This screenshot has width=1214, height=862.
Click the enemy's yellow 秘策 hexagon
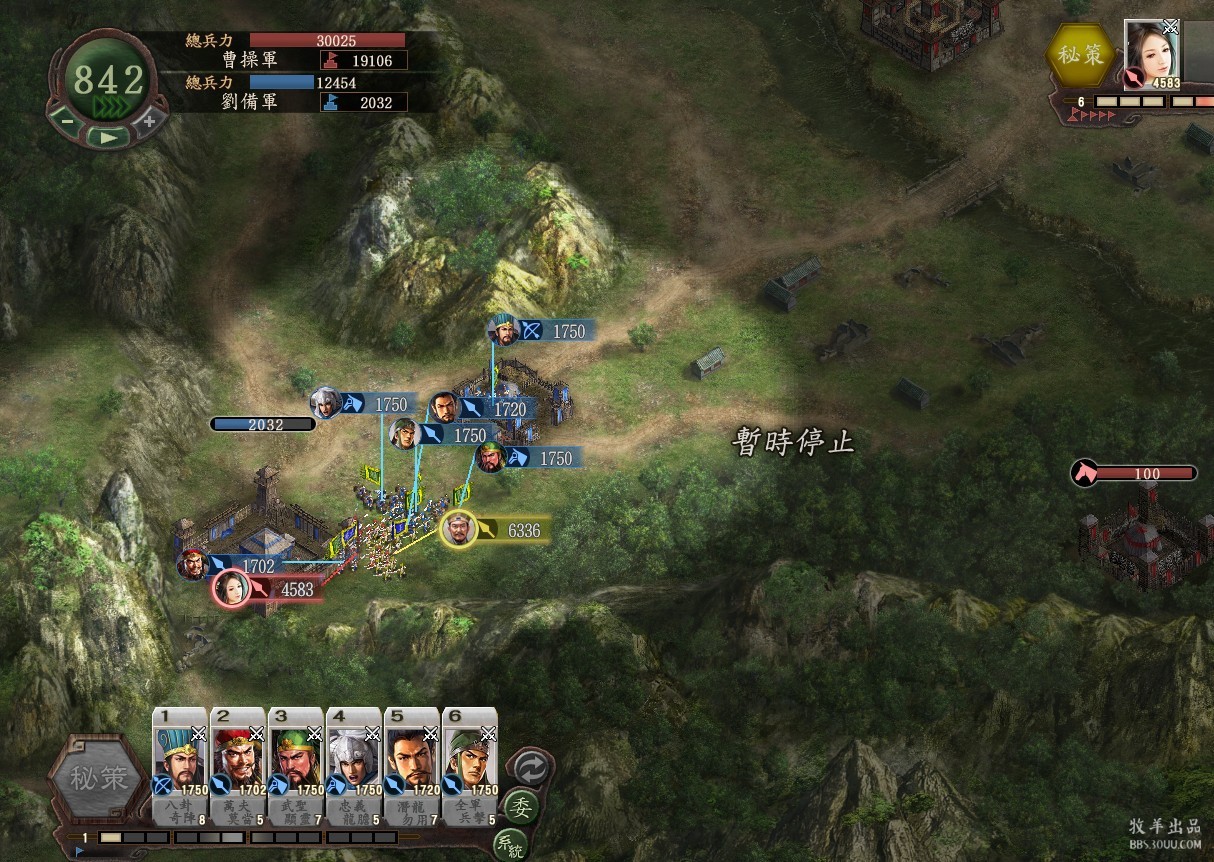click(x=1080, y=56)
